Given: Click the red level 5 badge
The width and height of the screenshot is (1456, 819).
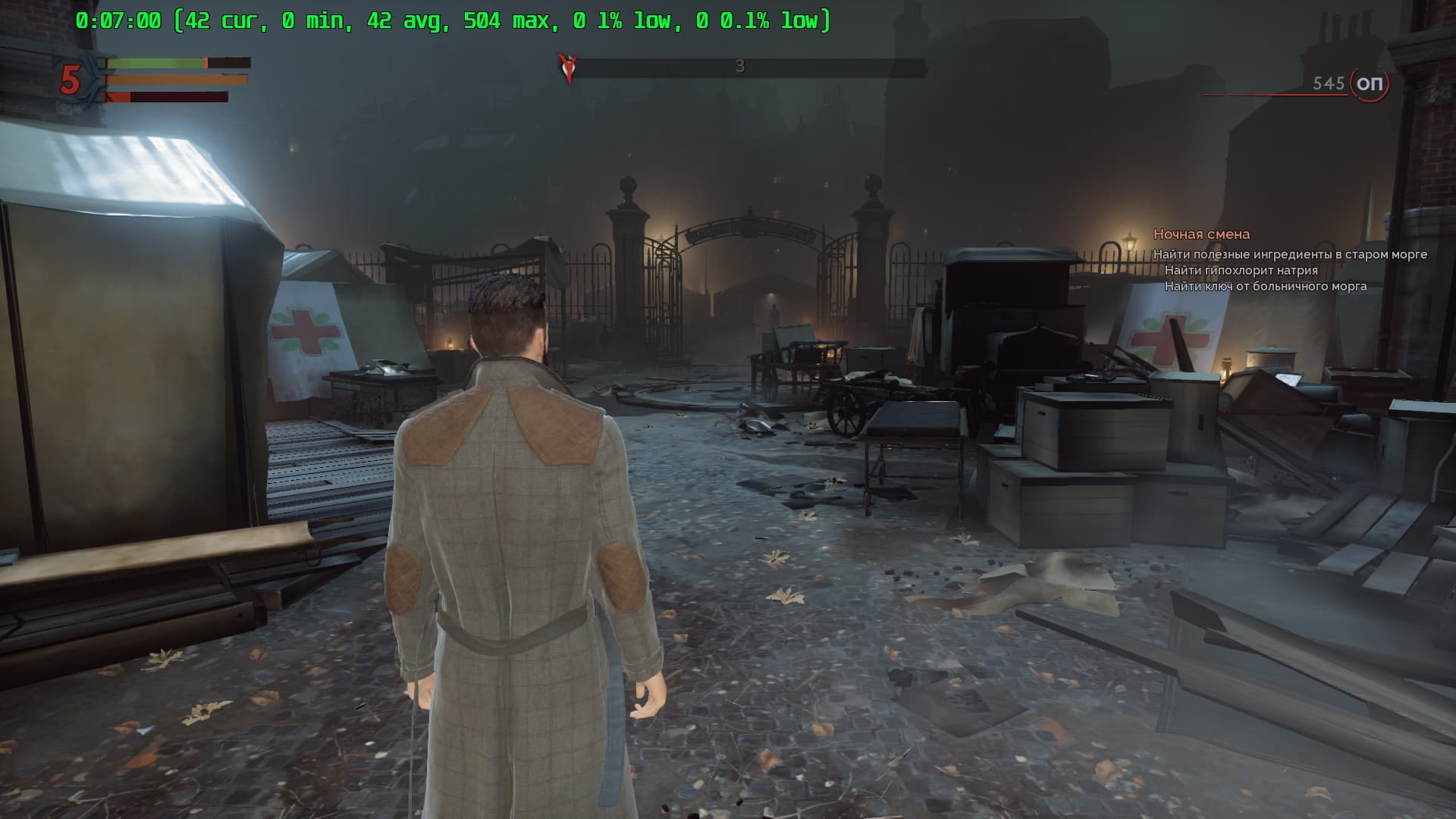Looking at the screenshot, I should (x=71, y=80).
